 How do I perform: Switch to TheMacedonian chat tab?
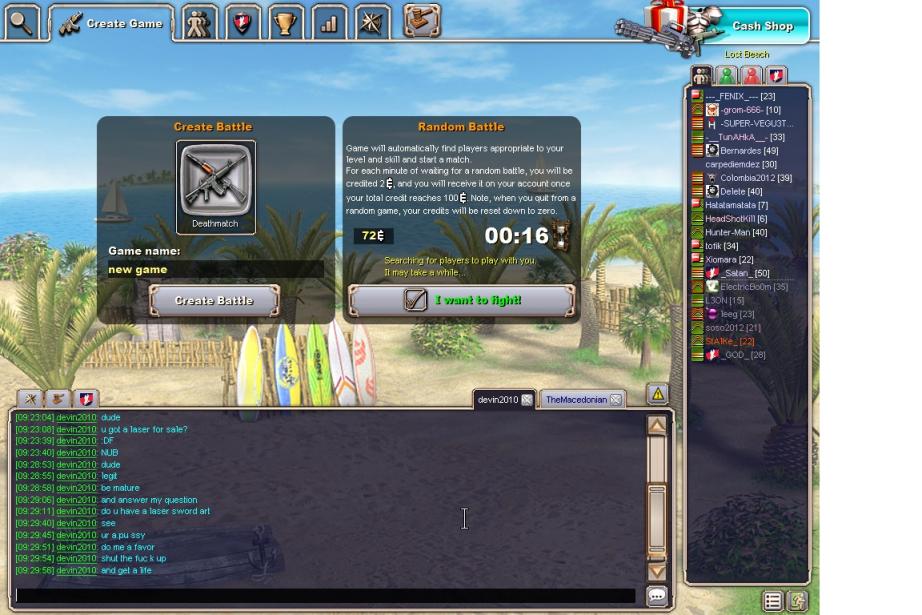pos(575,400)
